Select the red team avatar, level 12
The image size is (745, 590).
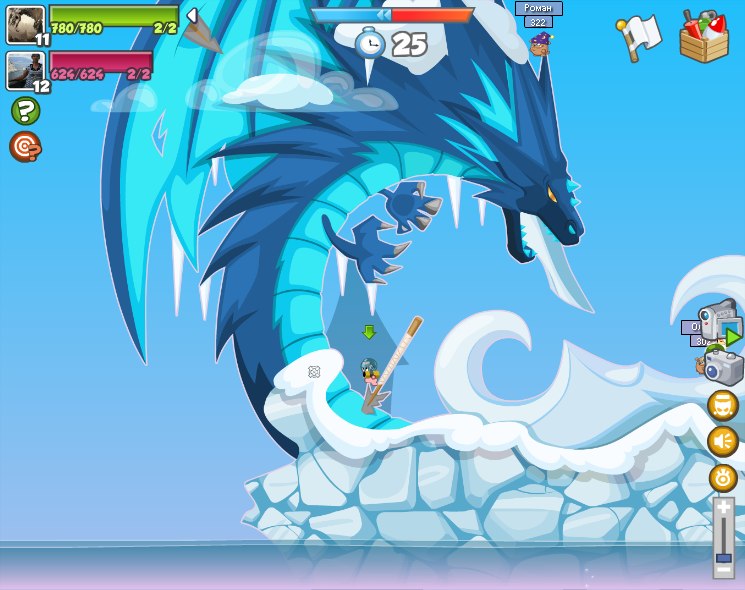click(x=25, y=70)
